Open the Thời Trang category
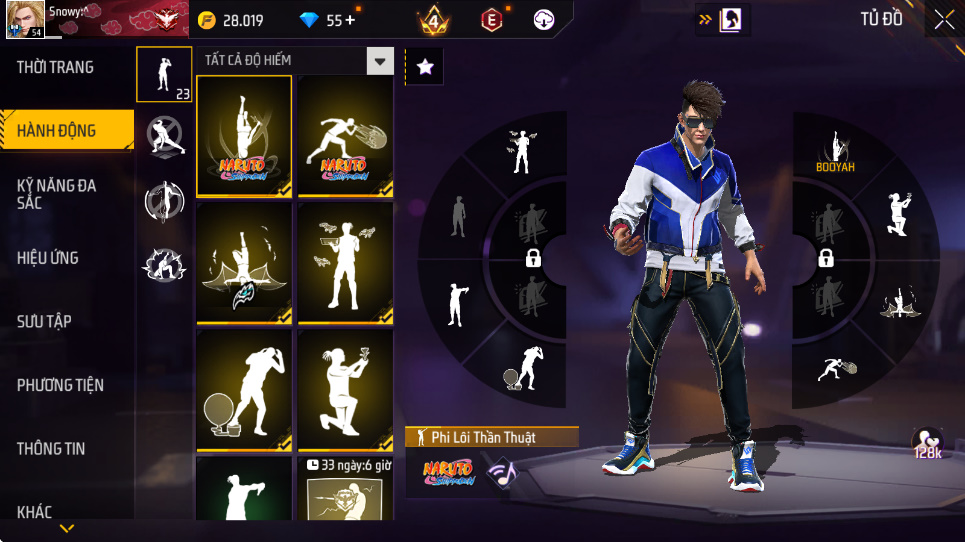965x542 pixels. point(56,68)
